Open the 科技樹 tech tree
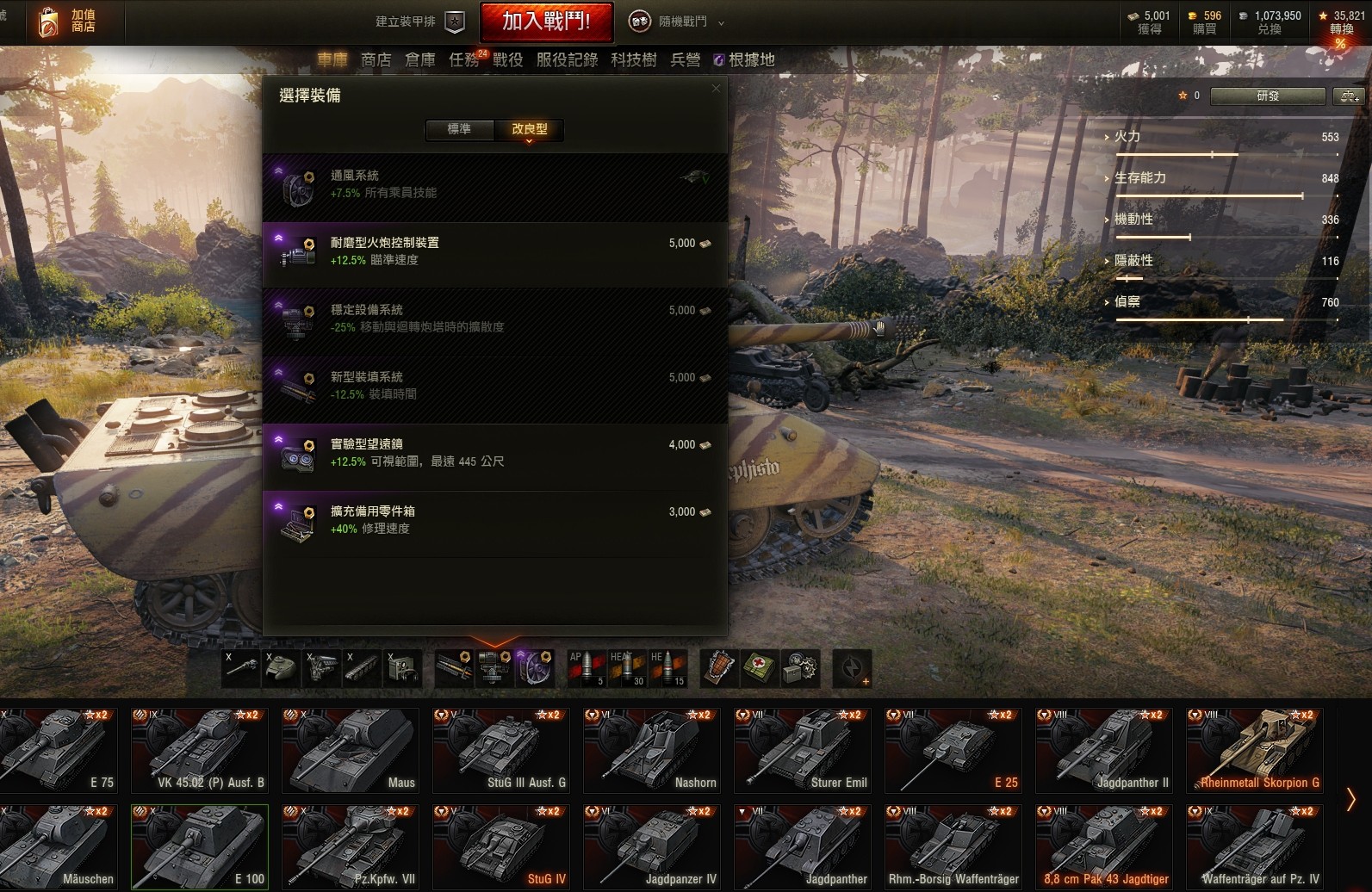Screen dimensions: 1372x892 (633, 59)
